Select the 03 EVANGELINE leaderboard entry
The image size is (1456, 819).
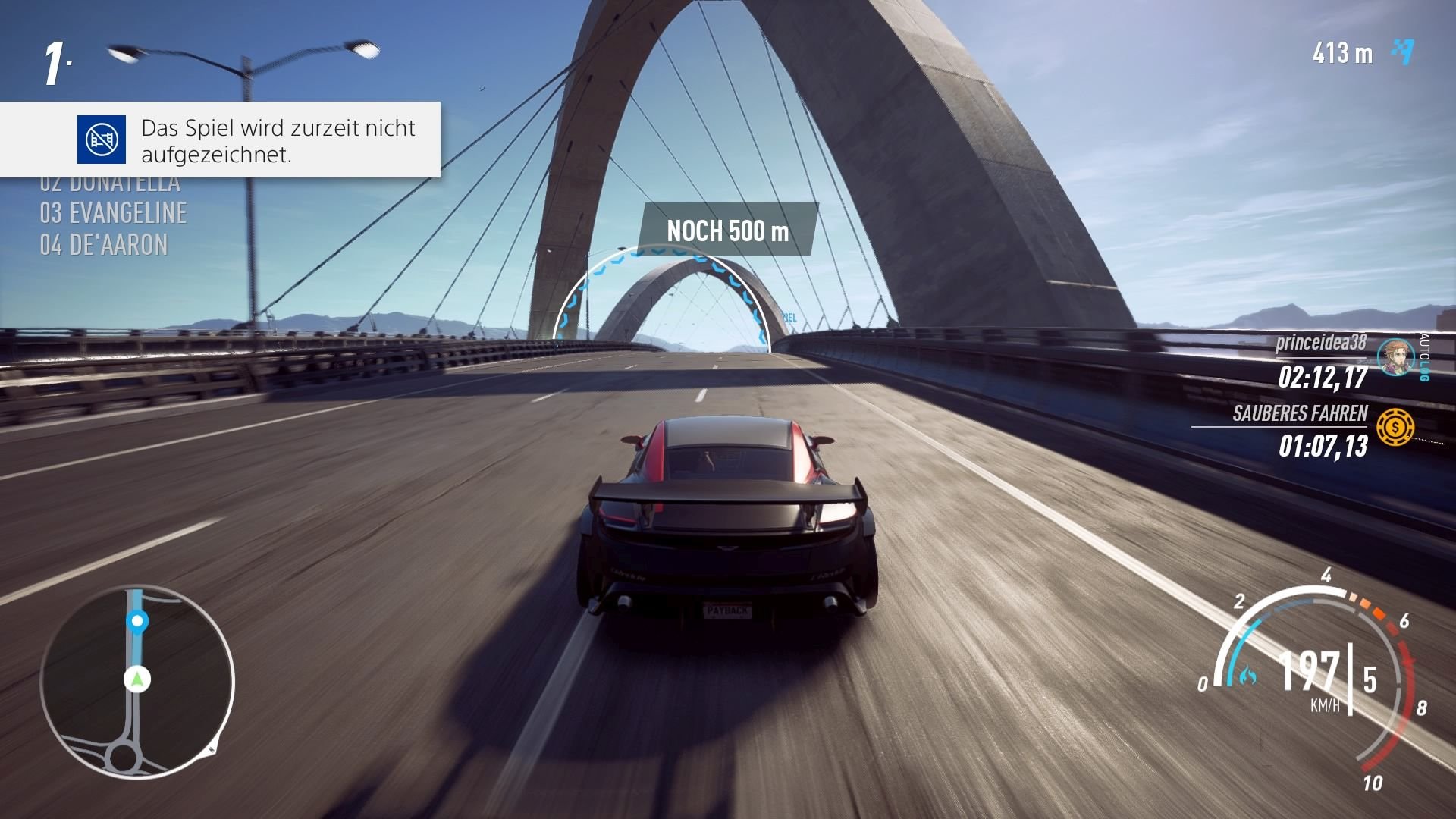114,213
